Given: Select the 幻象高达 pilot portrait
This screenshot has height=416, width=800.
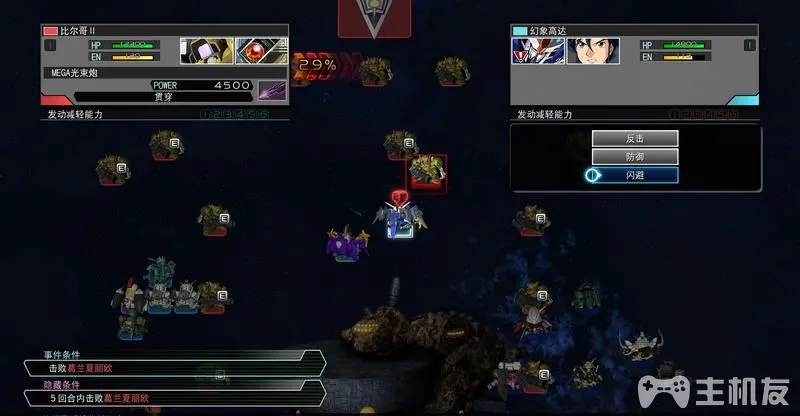Looking at the screenshot, I should tap(592, 50).
